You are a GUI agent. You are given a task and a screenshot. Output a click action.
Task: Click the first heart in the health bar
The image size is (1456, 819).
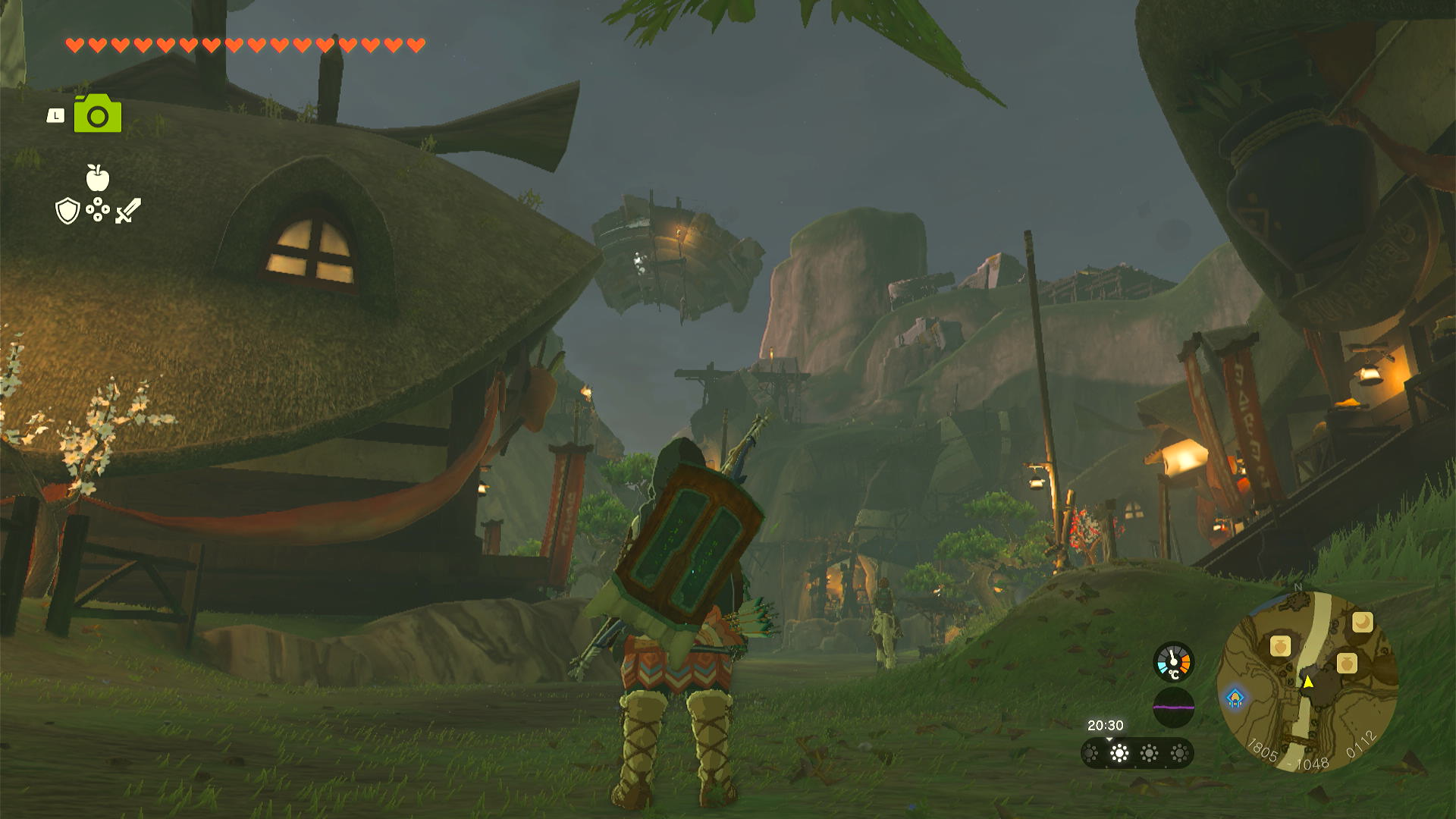(x=75, y=44)
